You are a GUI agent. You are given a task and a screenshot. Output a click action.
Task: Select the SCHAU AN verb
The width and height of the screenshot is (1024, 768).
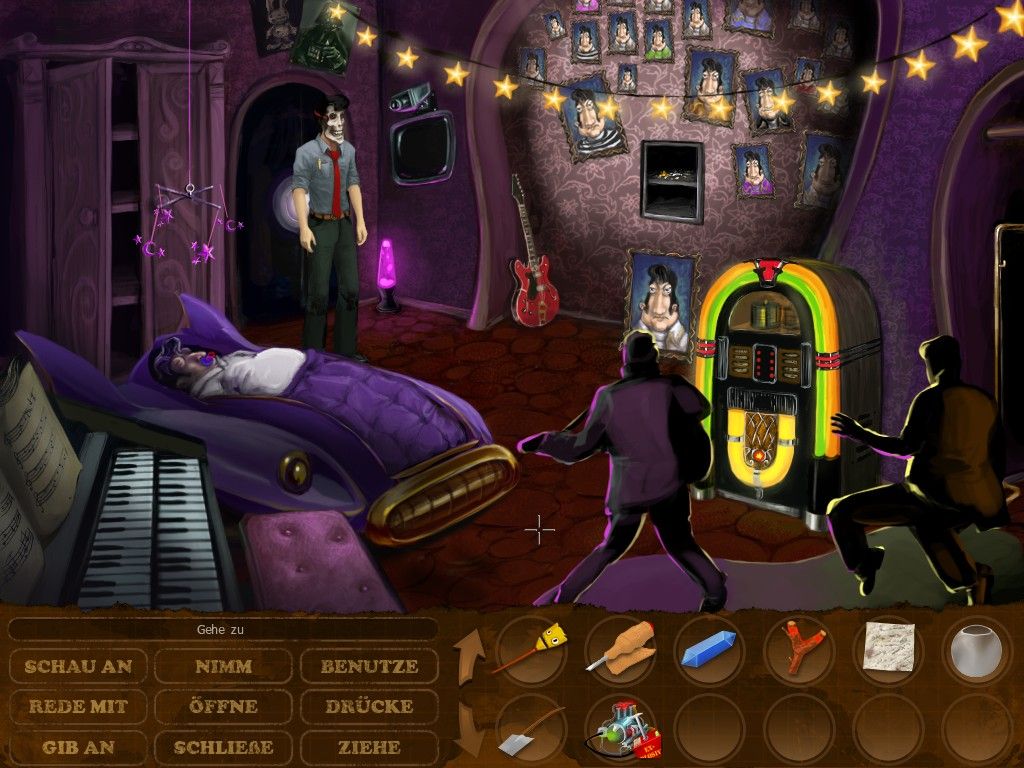tap(79, 666)
